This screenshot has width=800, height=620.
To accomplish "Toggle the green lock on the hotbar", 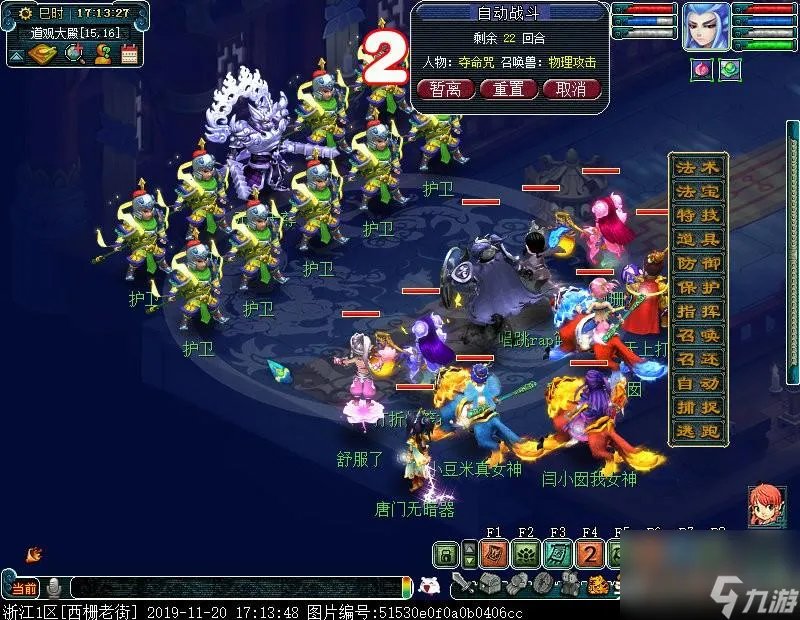I will tap(446, 554).
